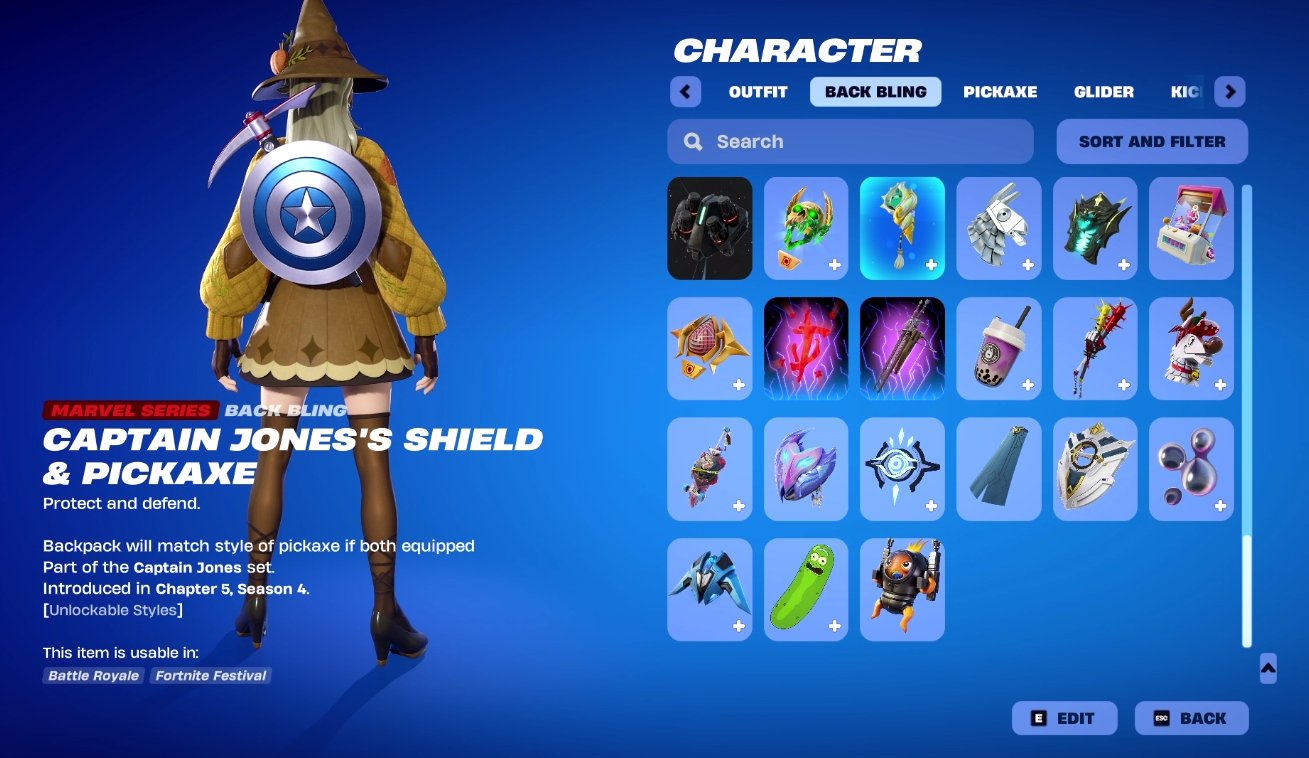Image resolution: width=1309 pixels, height=758 pixels.
Task: Select the claw machine back bling
Action: (1191, 228)
